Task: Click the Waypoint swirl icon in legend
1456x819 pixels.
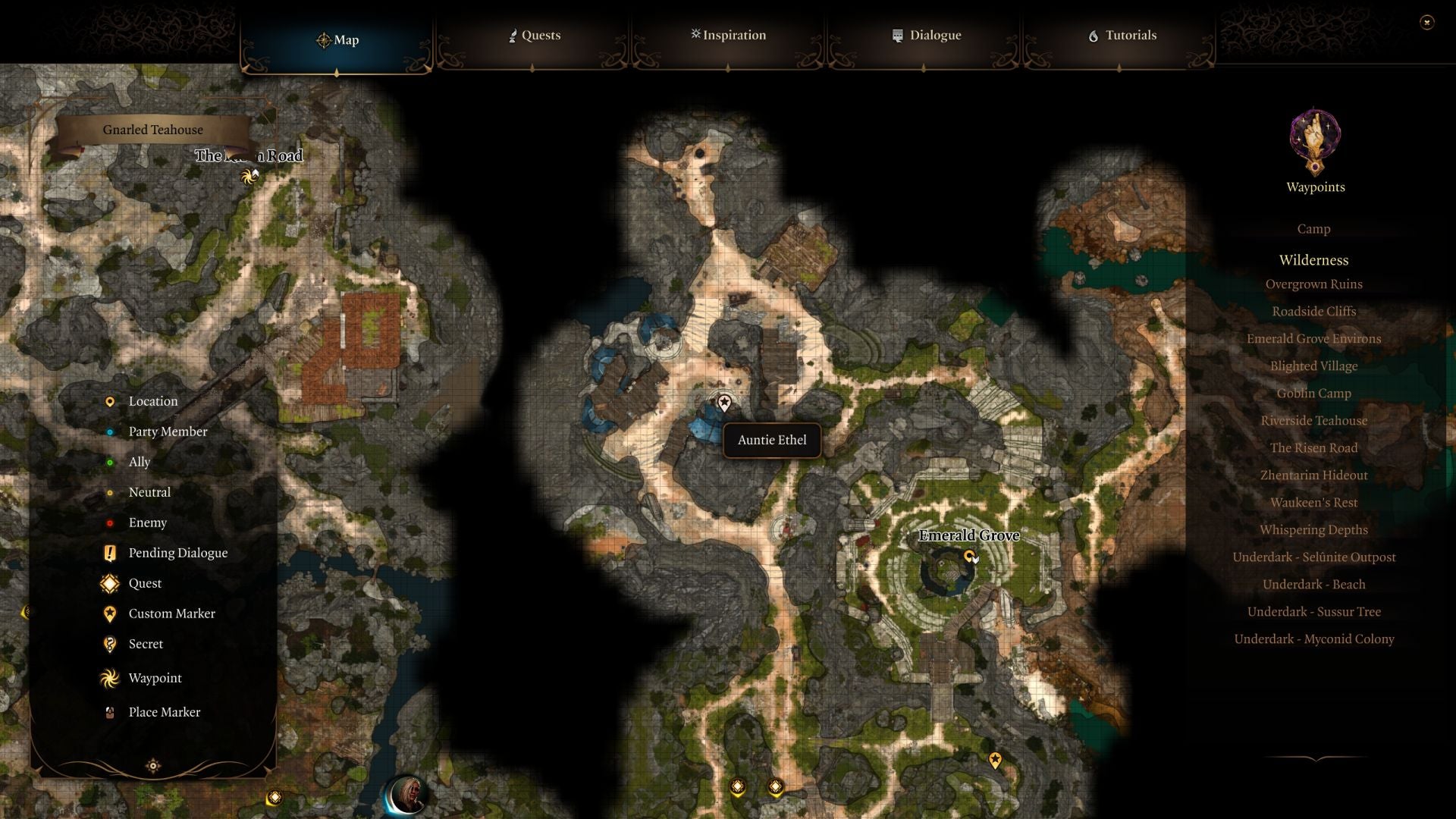Action: (x=109, y=678)
